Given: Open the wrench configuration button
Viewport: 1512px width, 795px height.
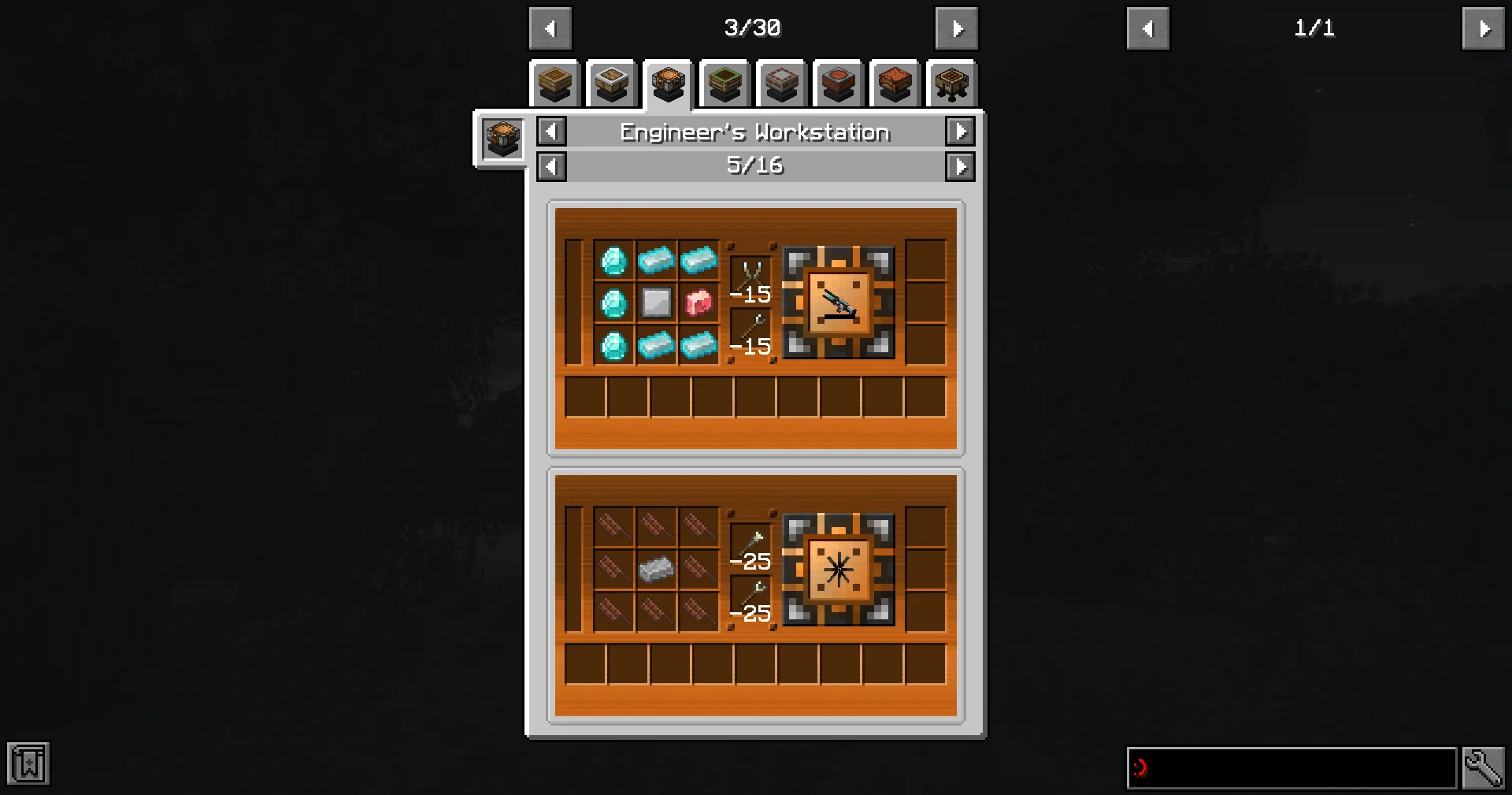Looking at the screenshot, I should tap(1483, 767).
